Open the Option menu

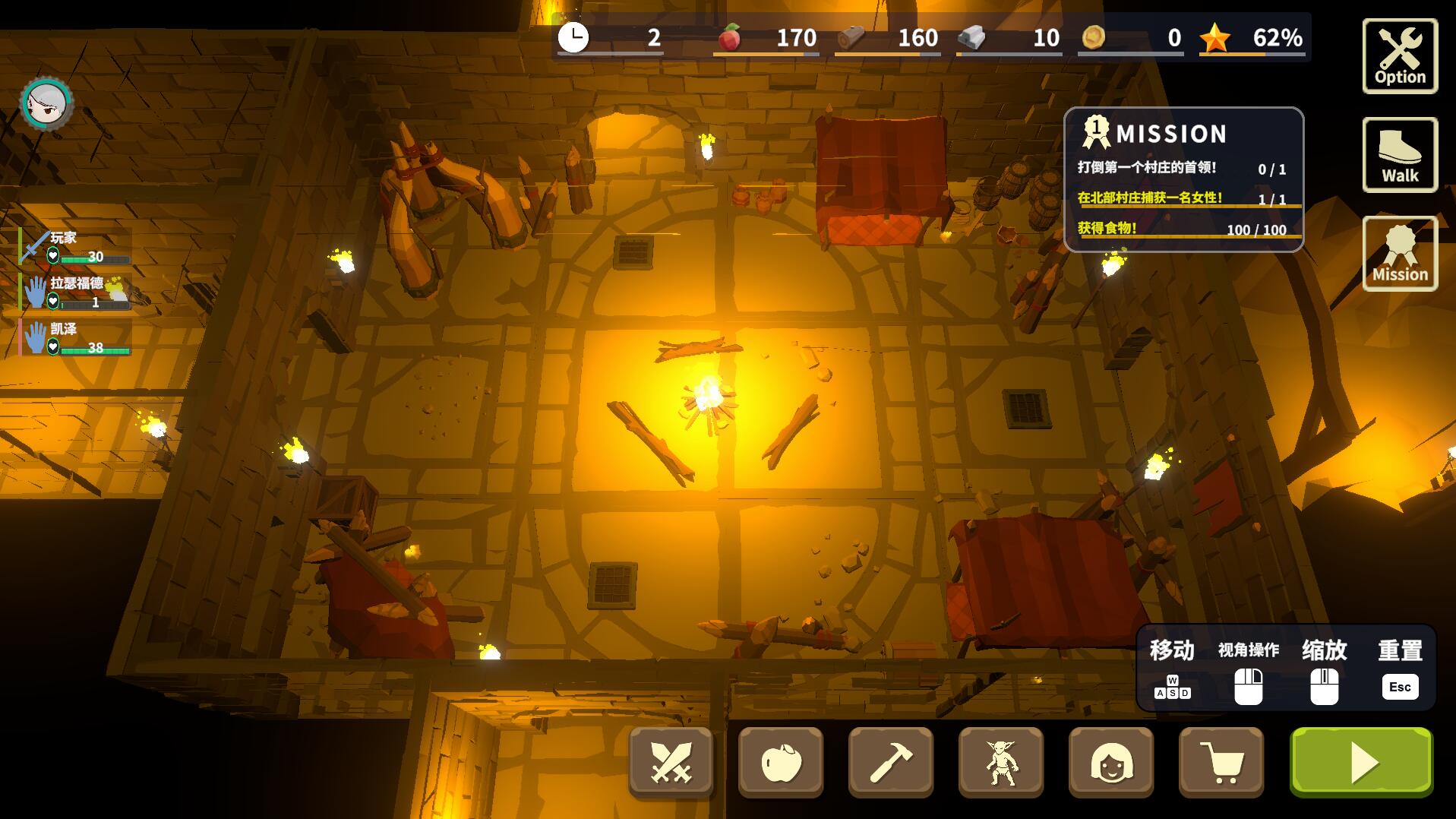(1399, 56)
